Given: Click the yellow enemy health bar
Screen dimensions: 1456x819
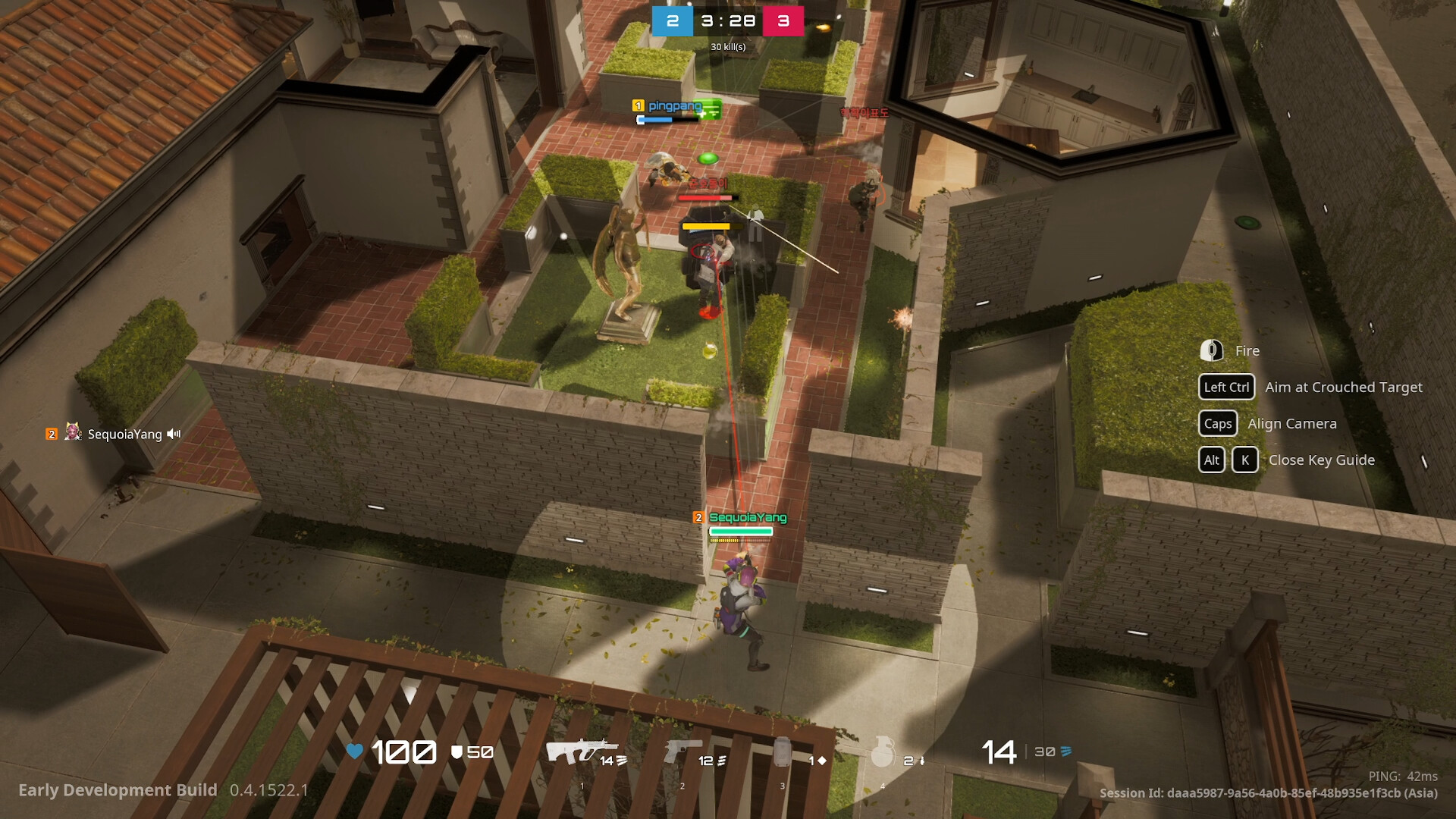Looking at the screenshot, I should point(707,225).
